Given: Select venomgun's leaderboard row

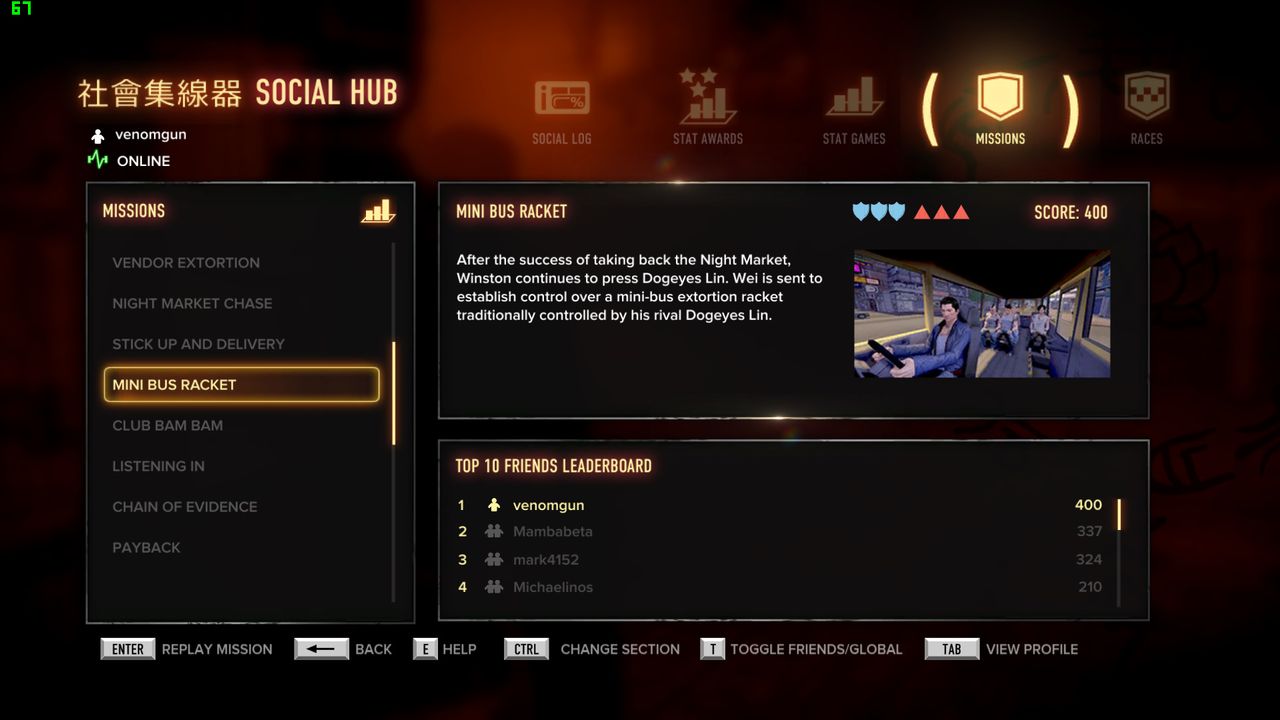Looking at the screenshot, I should pos(780,505).
